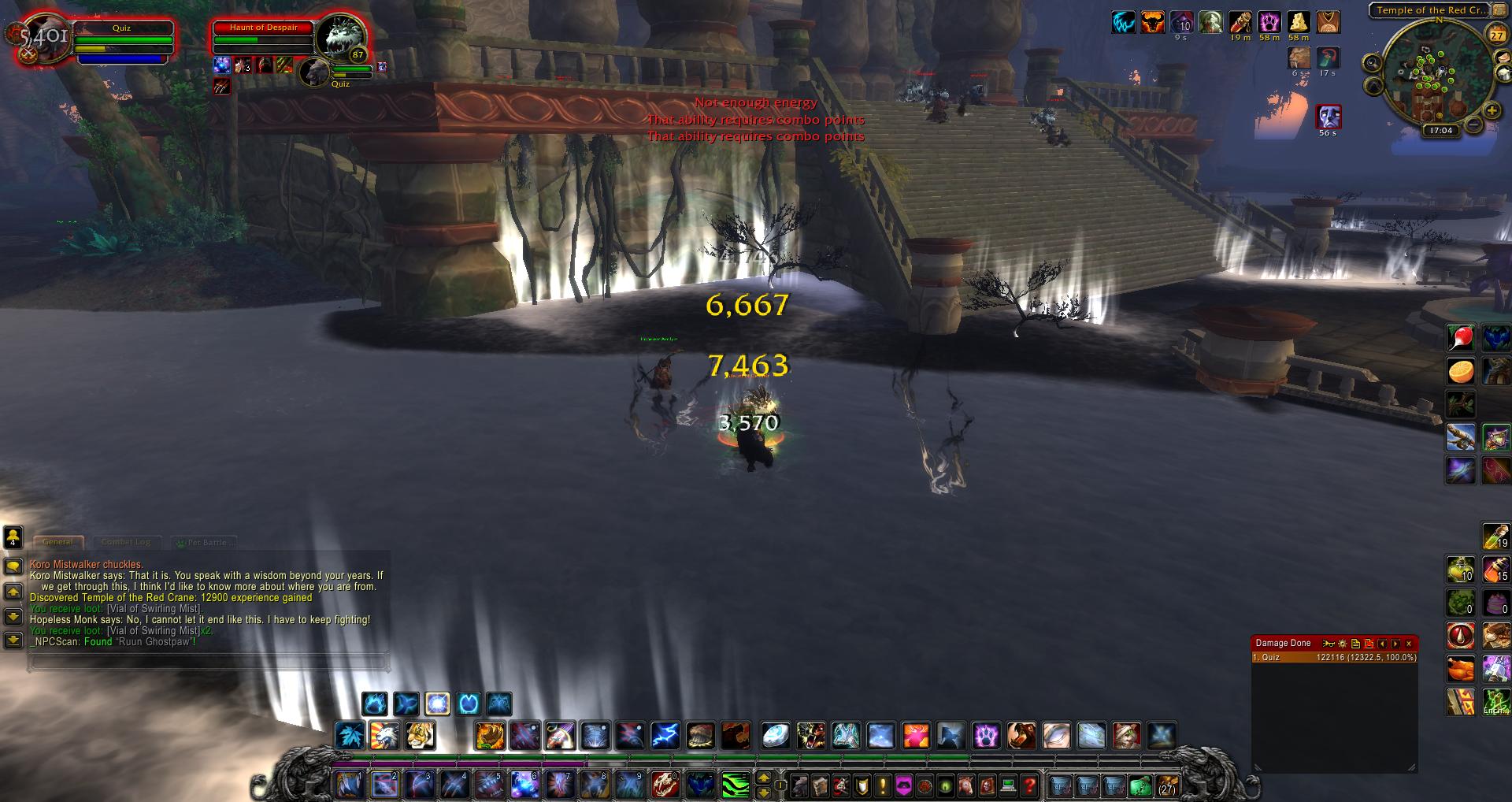Close the Damage Done meter window

click(1410, 644)
